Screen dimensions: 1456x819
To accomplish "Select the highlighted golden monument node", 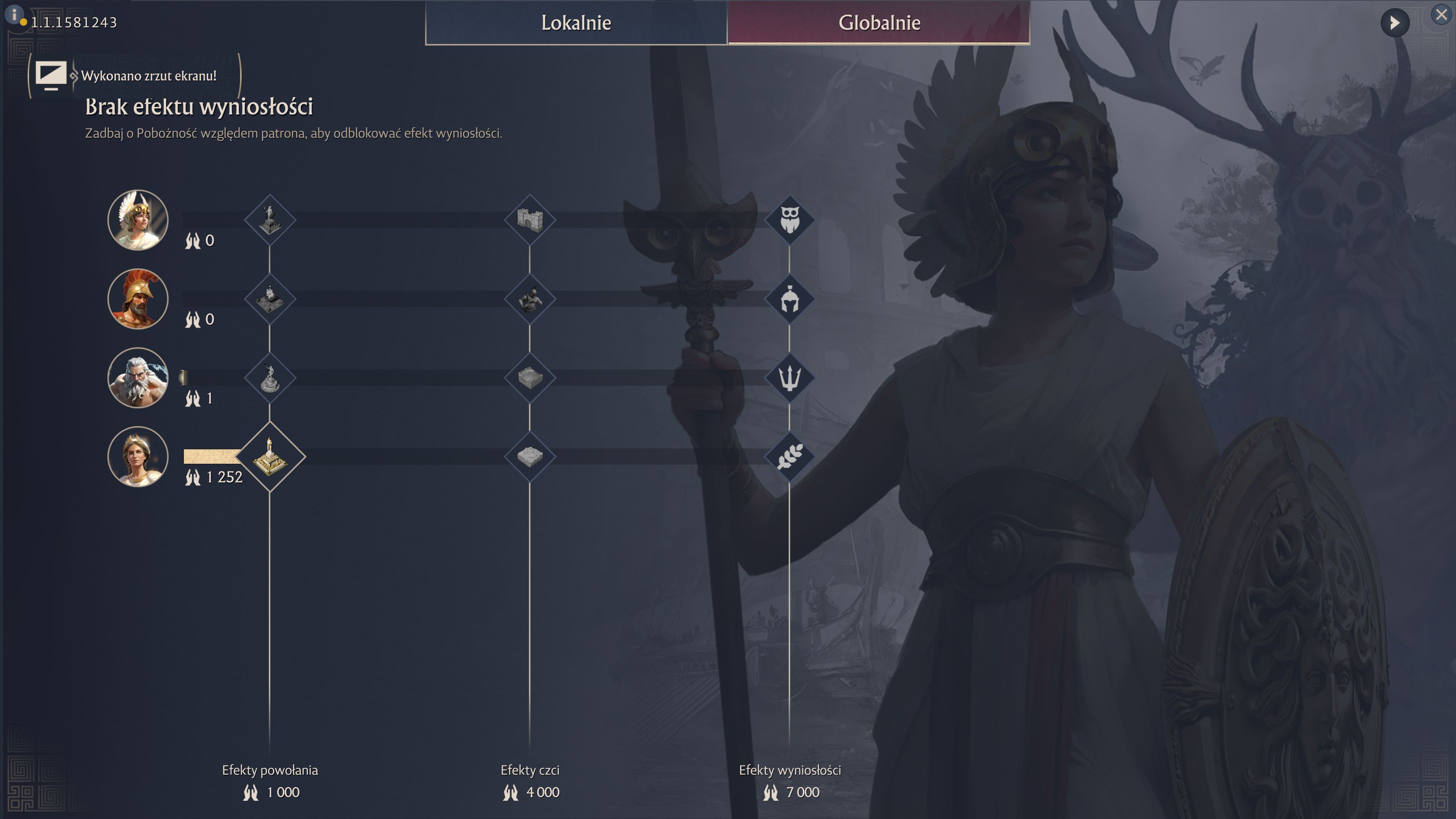I will 270,457.
